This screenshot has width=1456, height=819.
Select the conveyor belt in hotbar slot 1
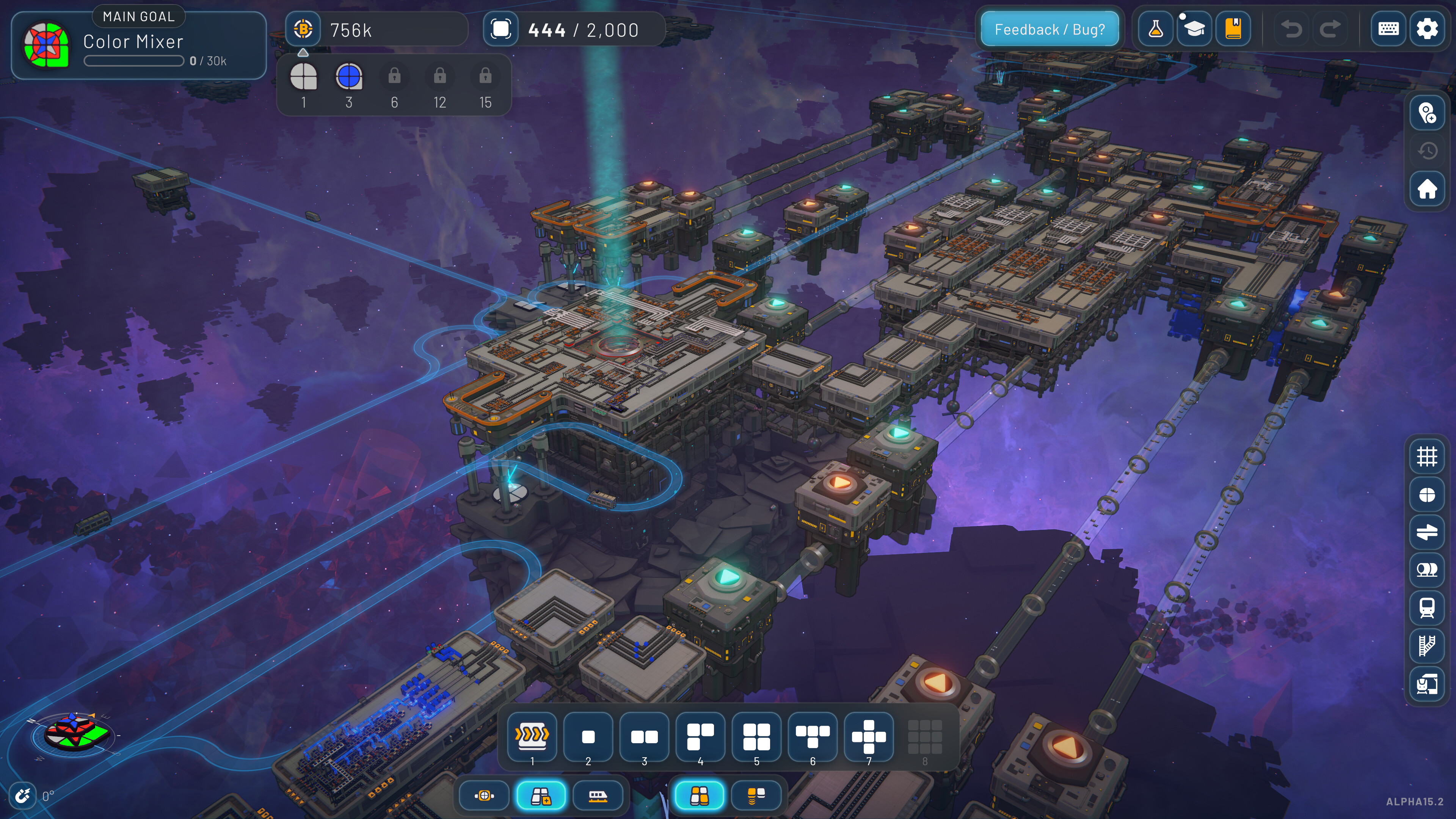[x=532, y=735]
